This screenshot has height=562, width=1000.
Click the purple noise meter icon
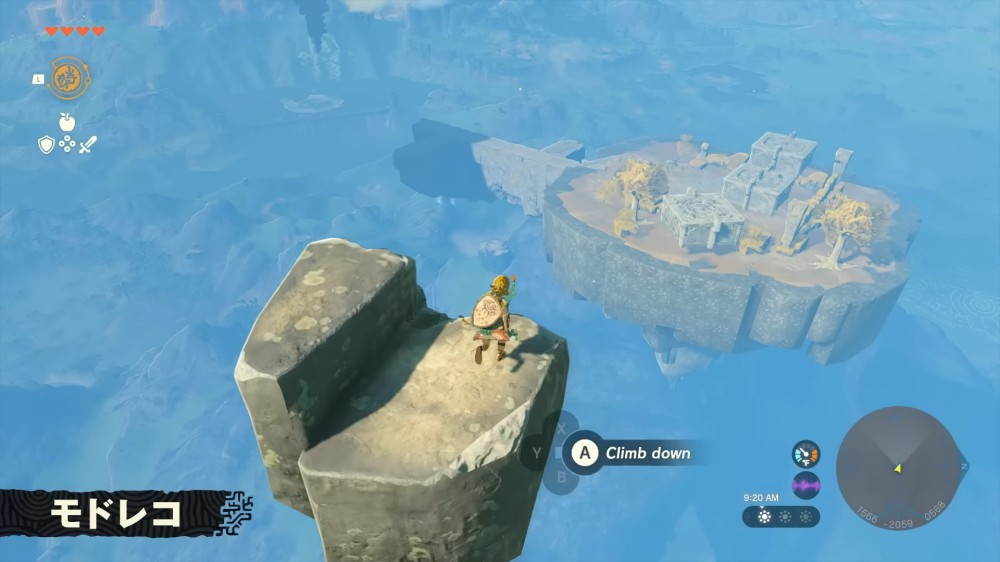[x=806, y=486]
